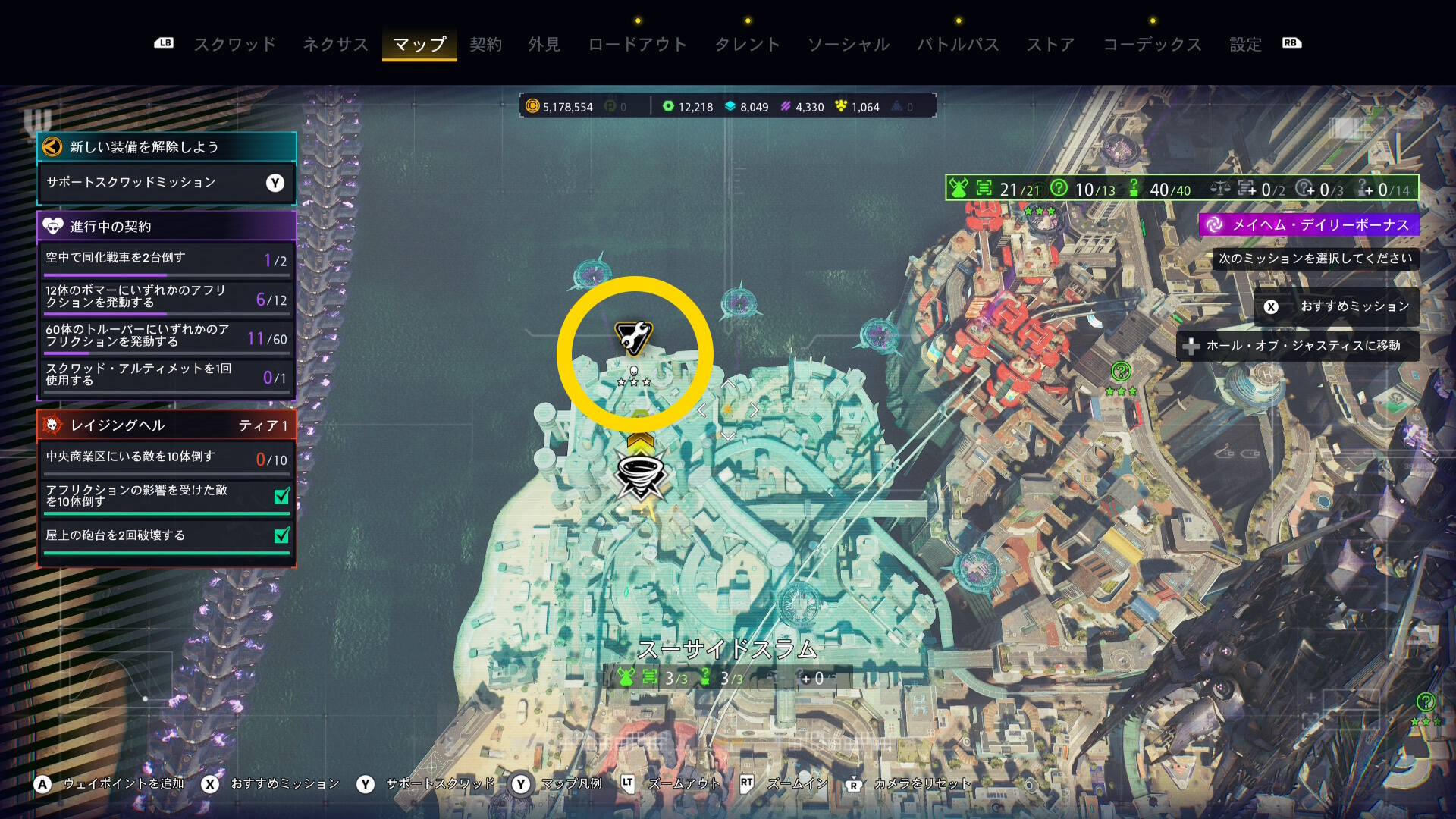The height and width of the screenshot is (819, 1456).
Task: Open the 契約 tab
Action: pos(486,45)
